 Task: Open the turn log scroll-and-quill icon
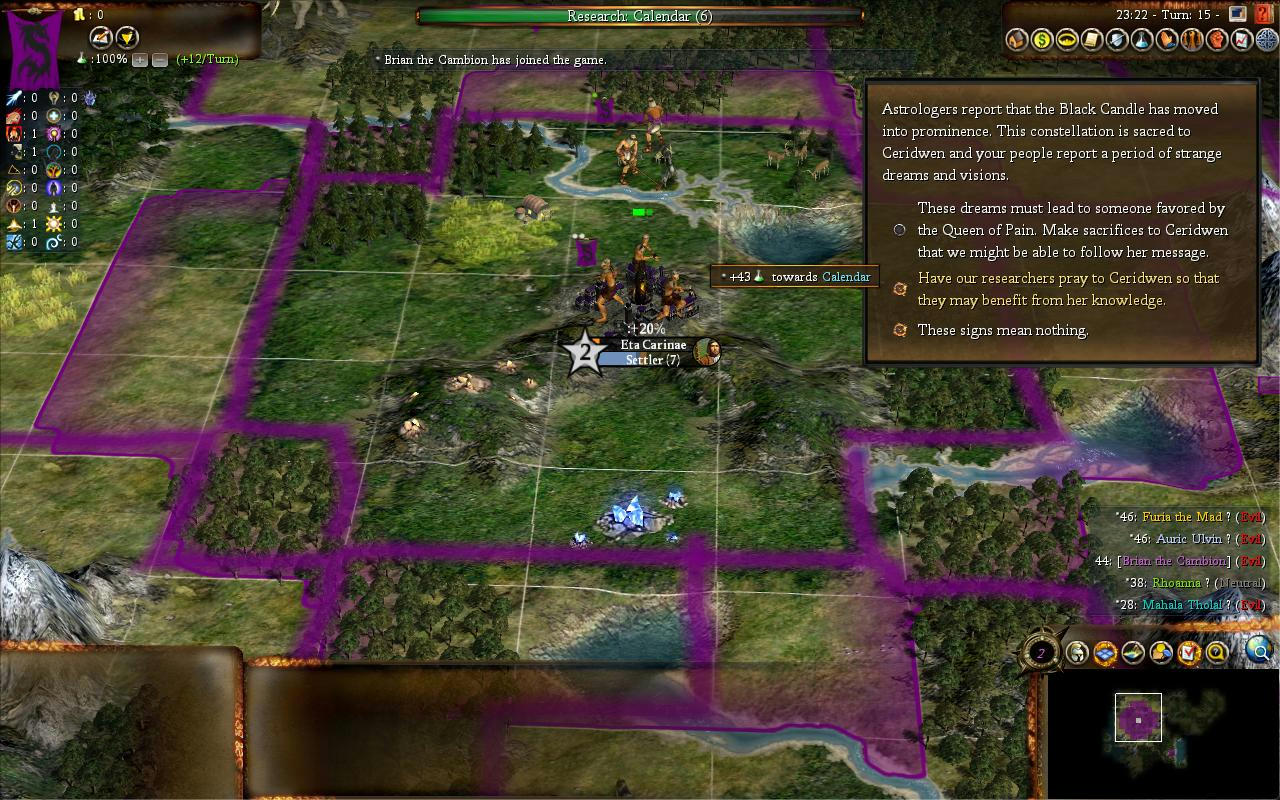(1092, 40)
